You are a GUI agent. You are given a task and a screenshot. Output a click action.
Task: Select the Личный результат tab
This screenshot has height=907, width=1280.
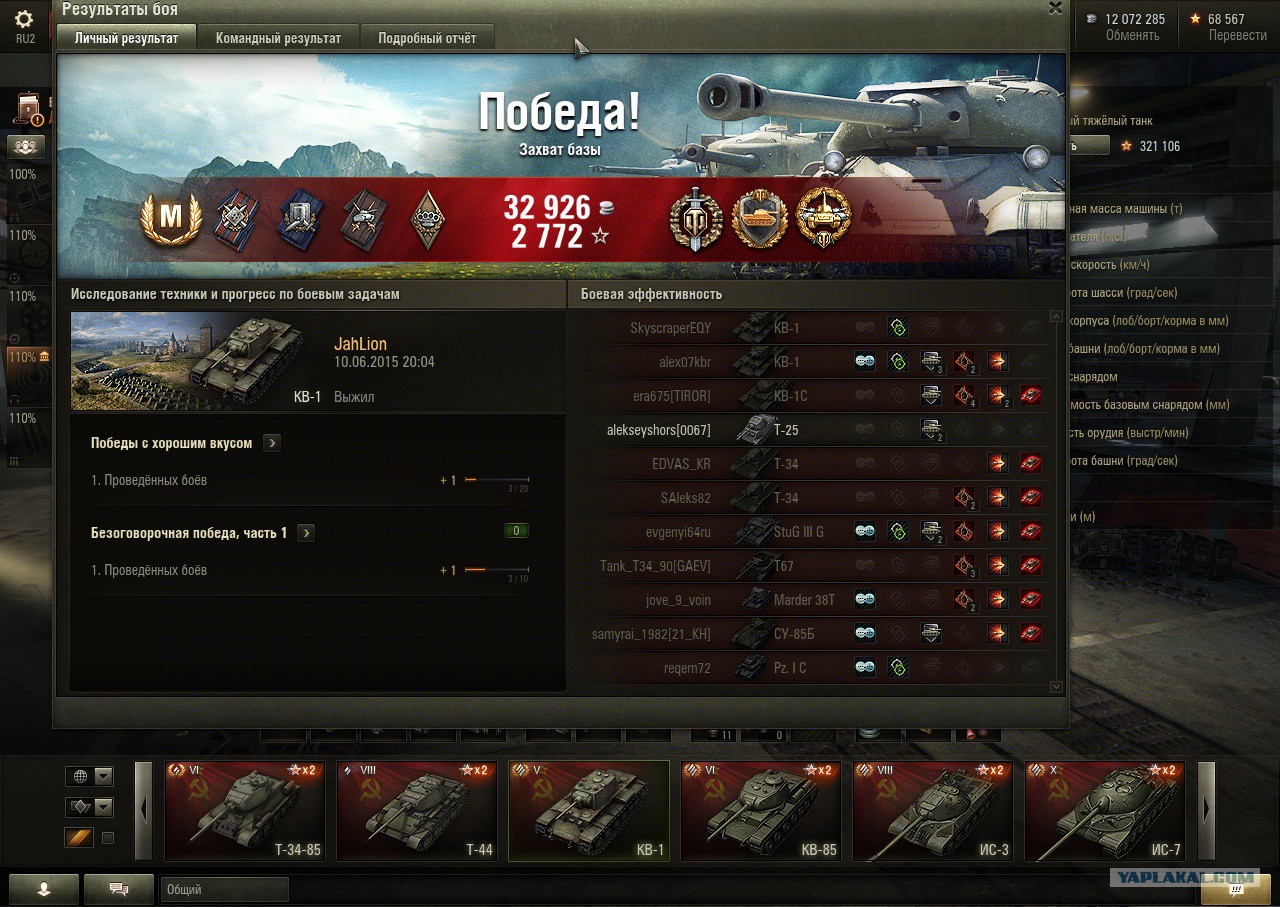126,38
